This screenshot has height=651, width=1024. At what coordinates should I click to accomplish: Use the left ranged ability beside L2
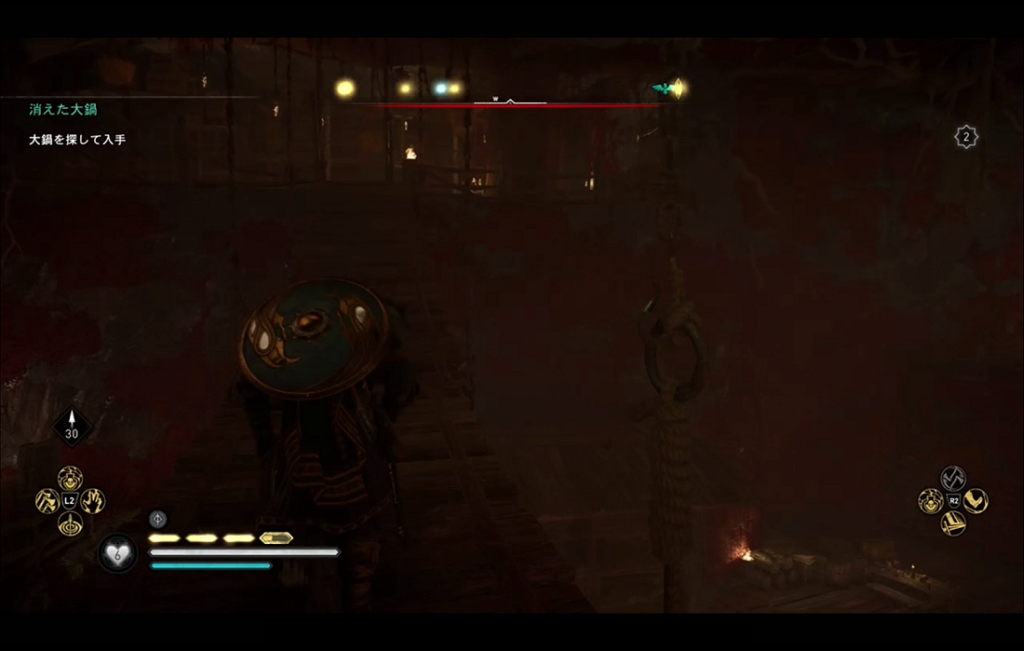(46, 500)
